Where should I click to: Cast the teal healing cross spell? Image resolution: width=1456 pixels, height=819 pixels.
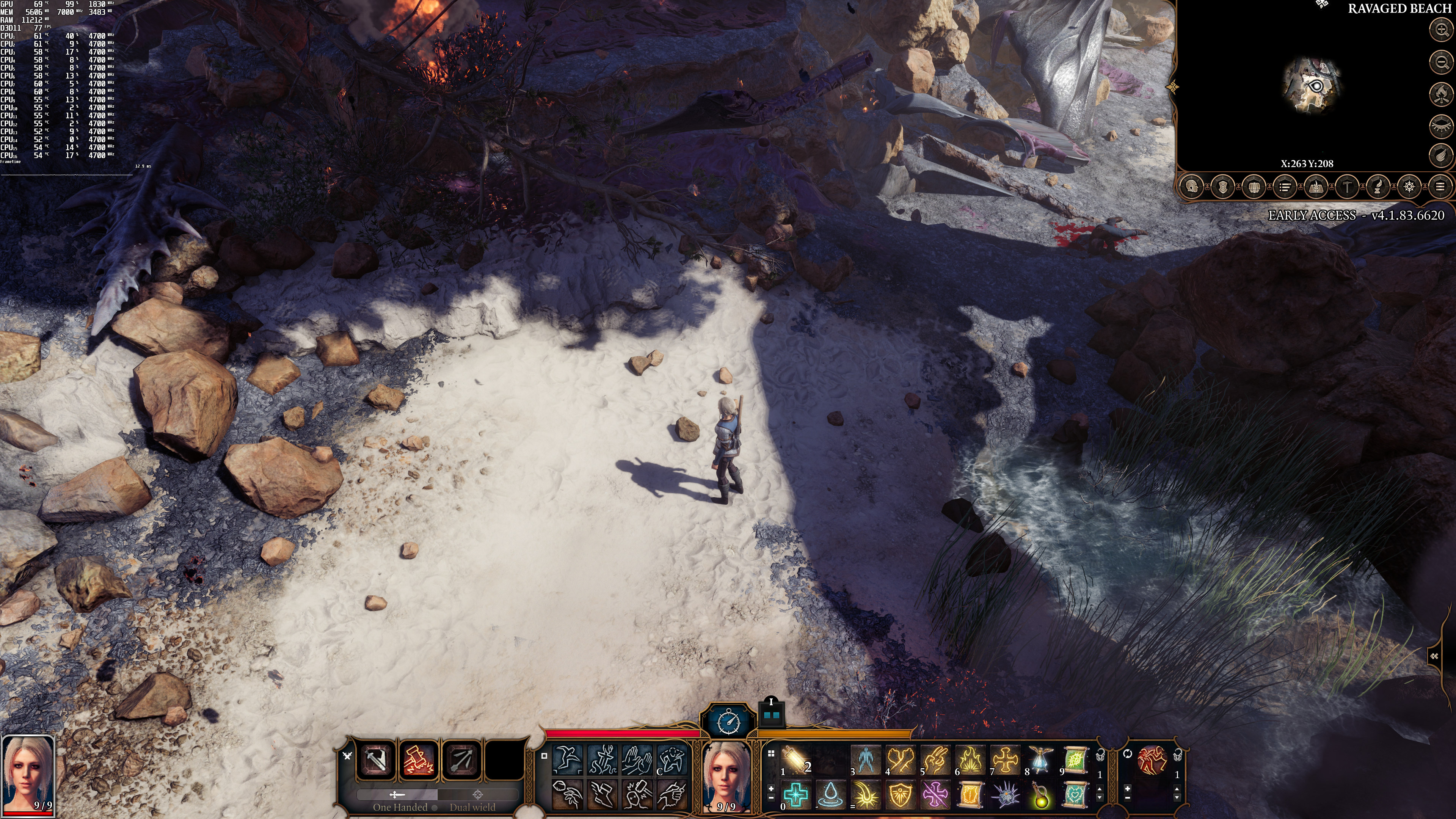tap(796, 795)
